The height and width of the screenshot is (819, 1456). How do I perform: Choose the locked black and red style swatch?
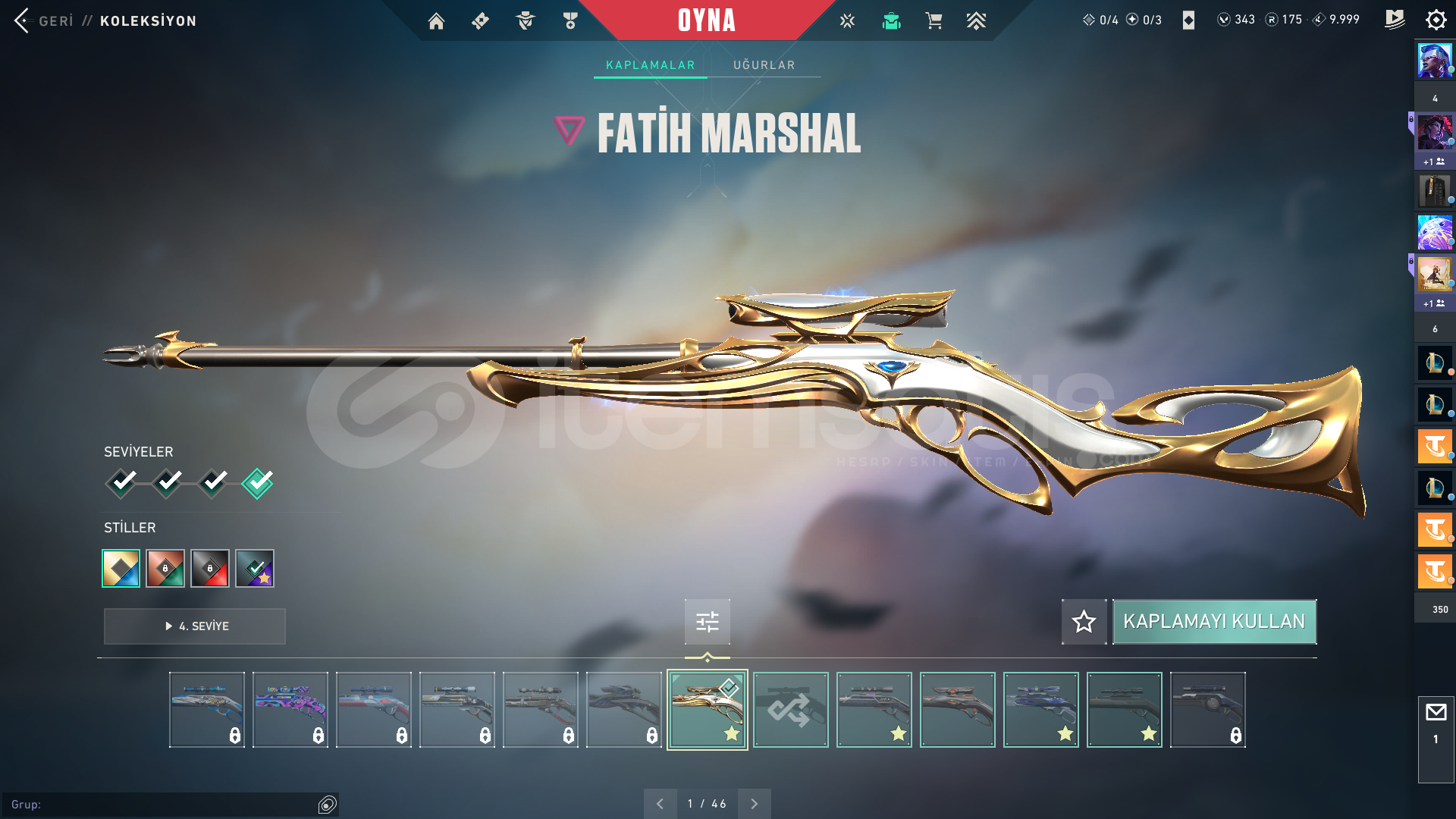(210, 568)
